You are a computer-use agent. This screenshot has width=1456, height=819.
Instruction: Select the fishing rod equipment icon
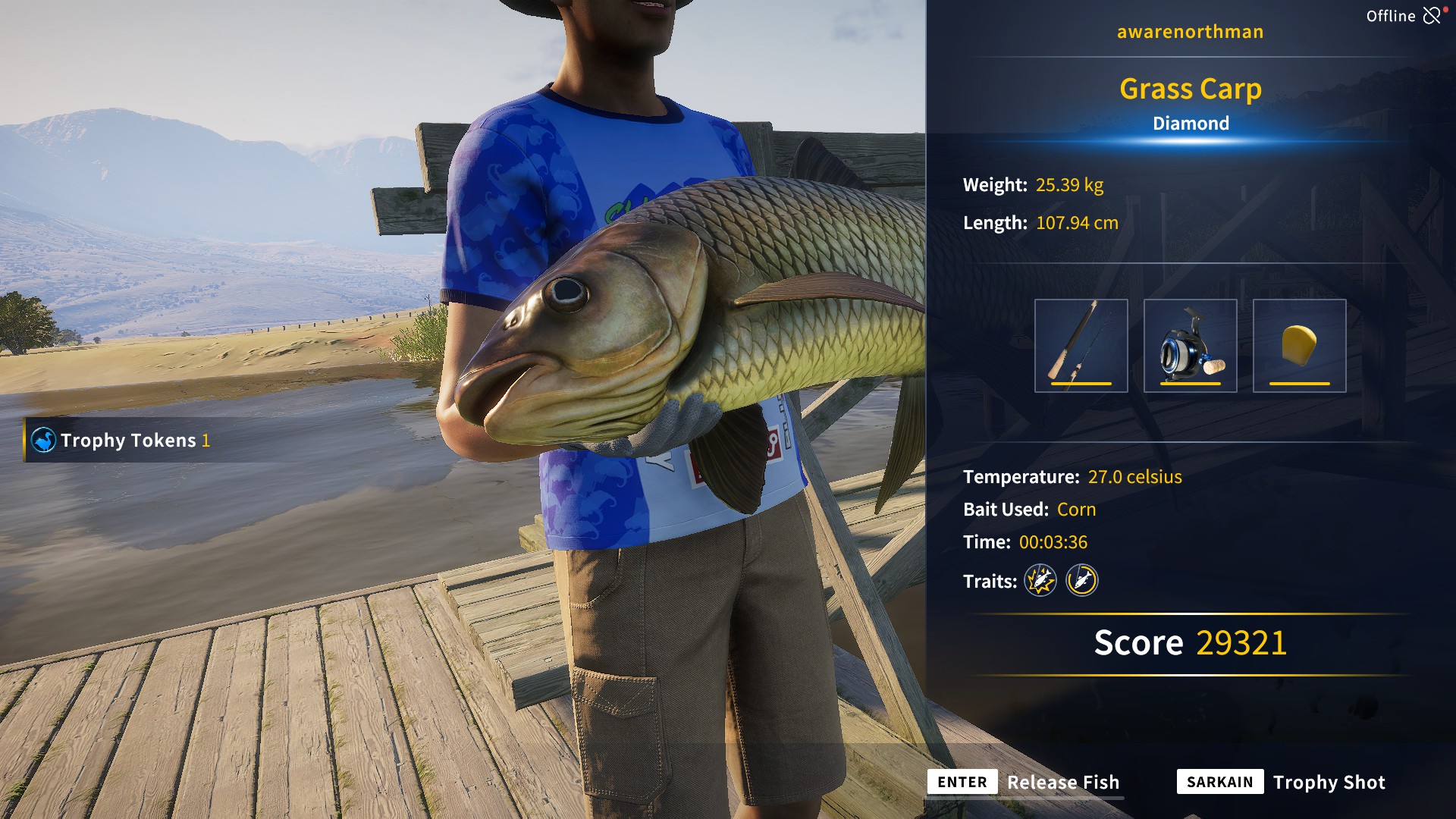tap(1081, 345)
